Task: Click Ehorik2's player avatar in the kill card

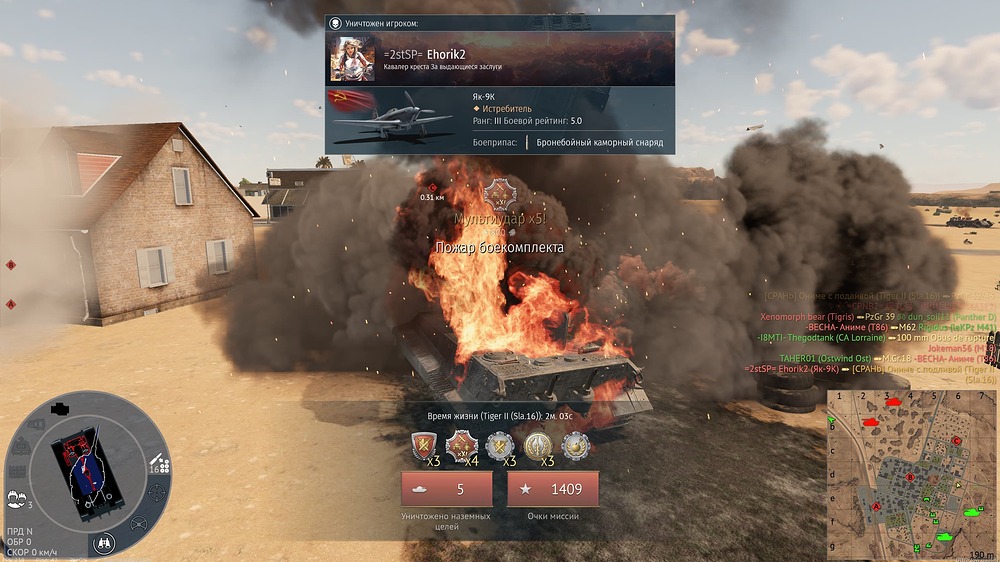Action: (353, 59)
